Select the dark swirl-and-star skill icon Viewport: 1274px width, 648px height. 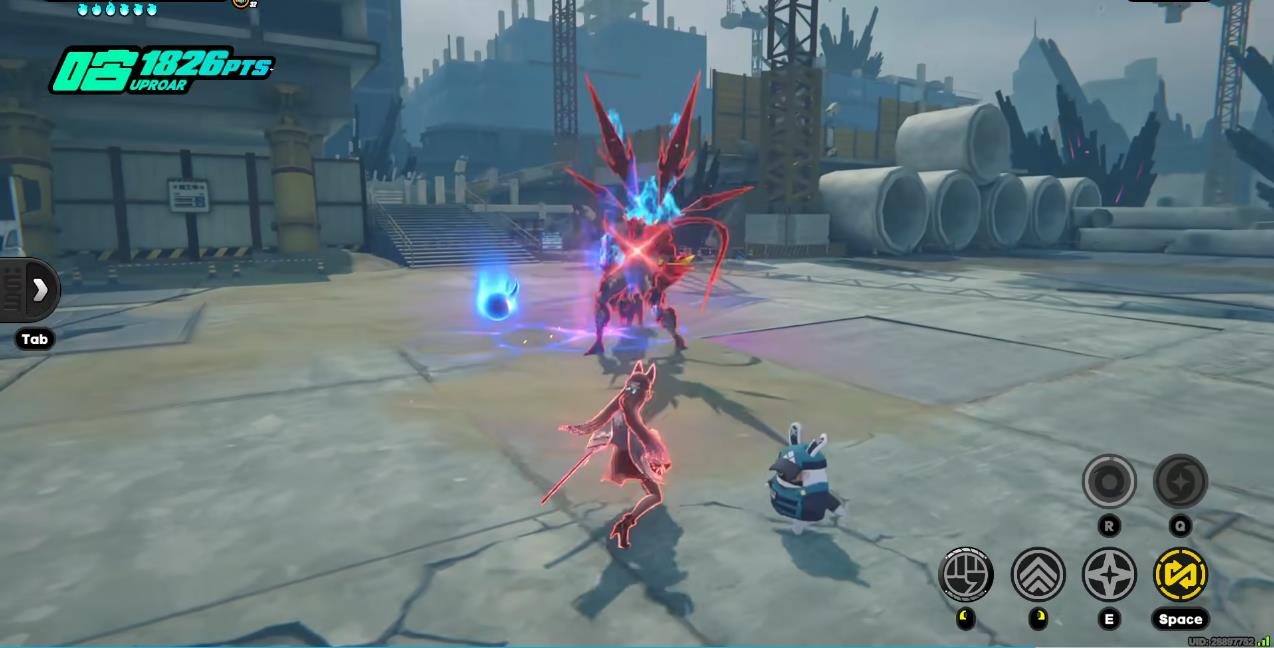1180,481
